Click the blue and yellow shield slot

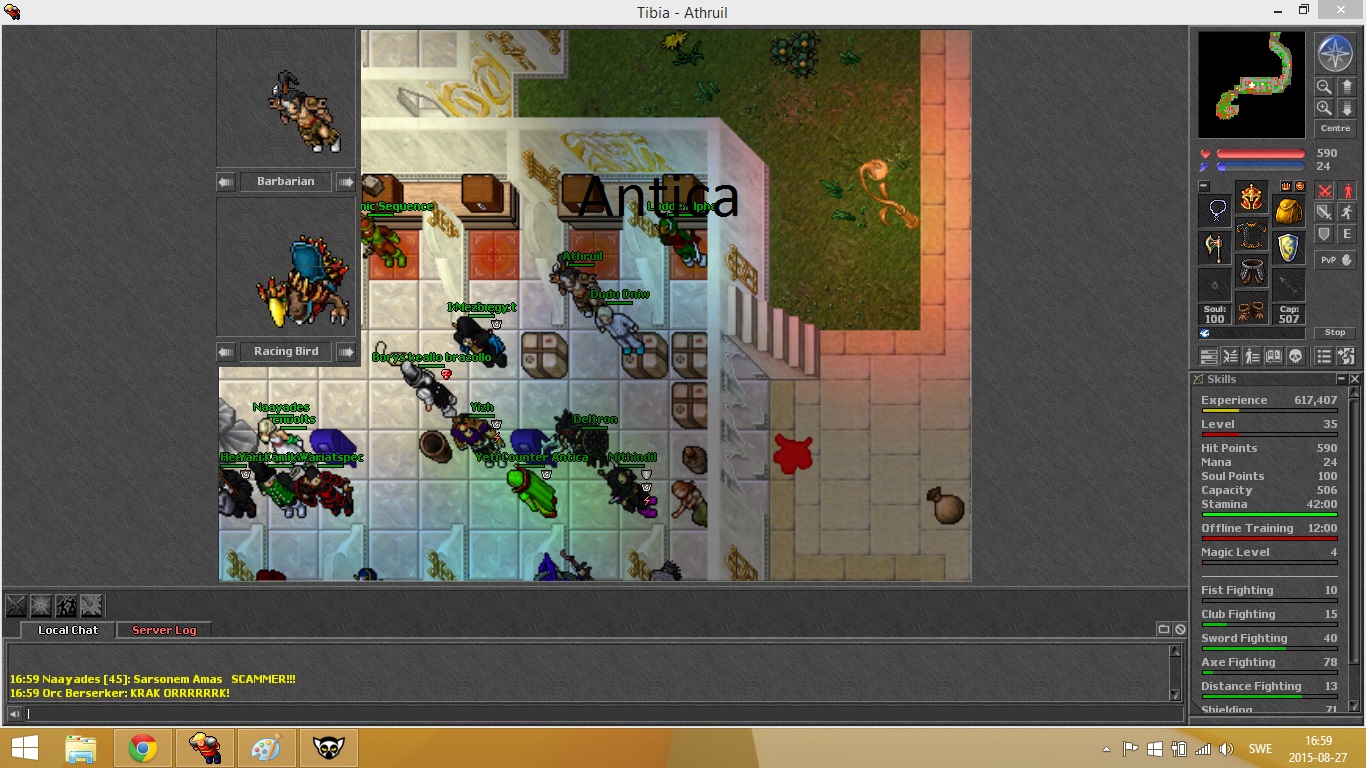coord(1288,246)
